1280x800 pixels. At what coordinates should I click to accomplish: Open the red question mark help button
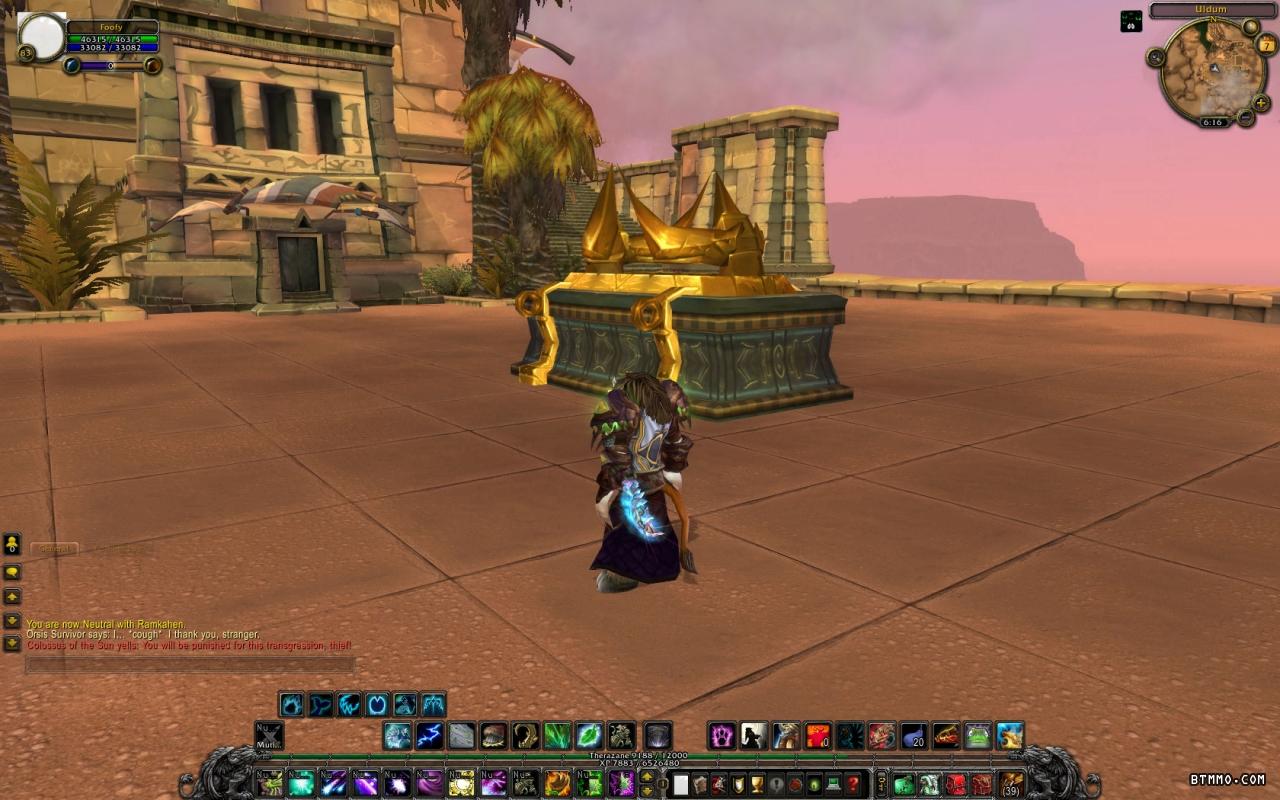click(x=853, y=784)
